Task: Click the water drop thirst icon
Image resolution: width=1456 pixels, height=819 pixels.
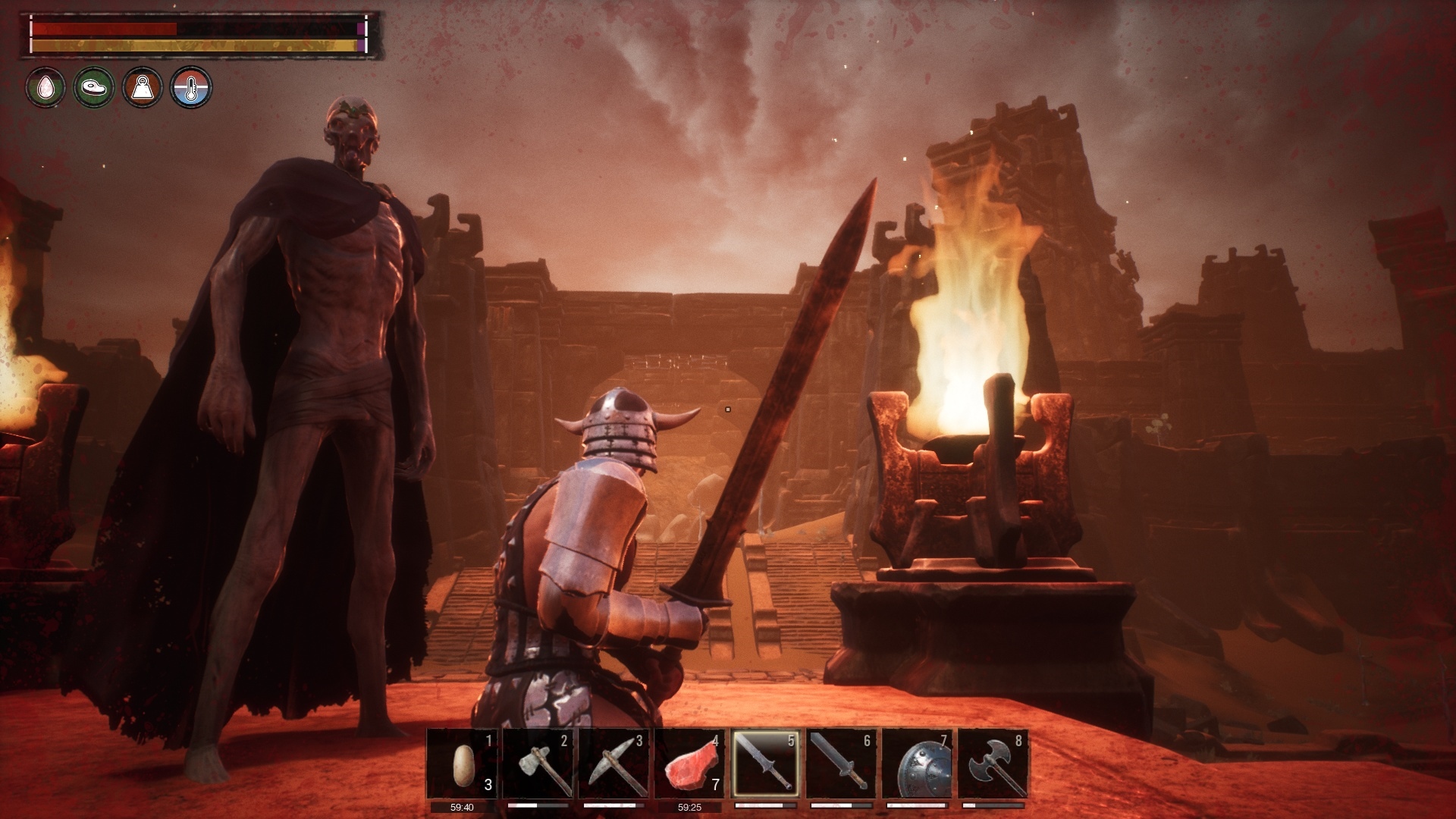Action: coord(46,87)
